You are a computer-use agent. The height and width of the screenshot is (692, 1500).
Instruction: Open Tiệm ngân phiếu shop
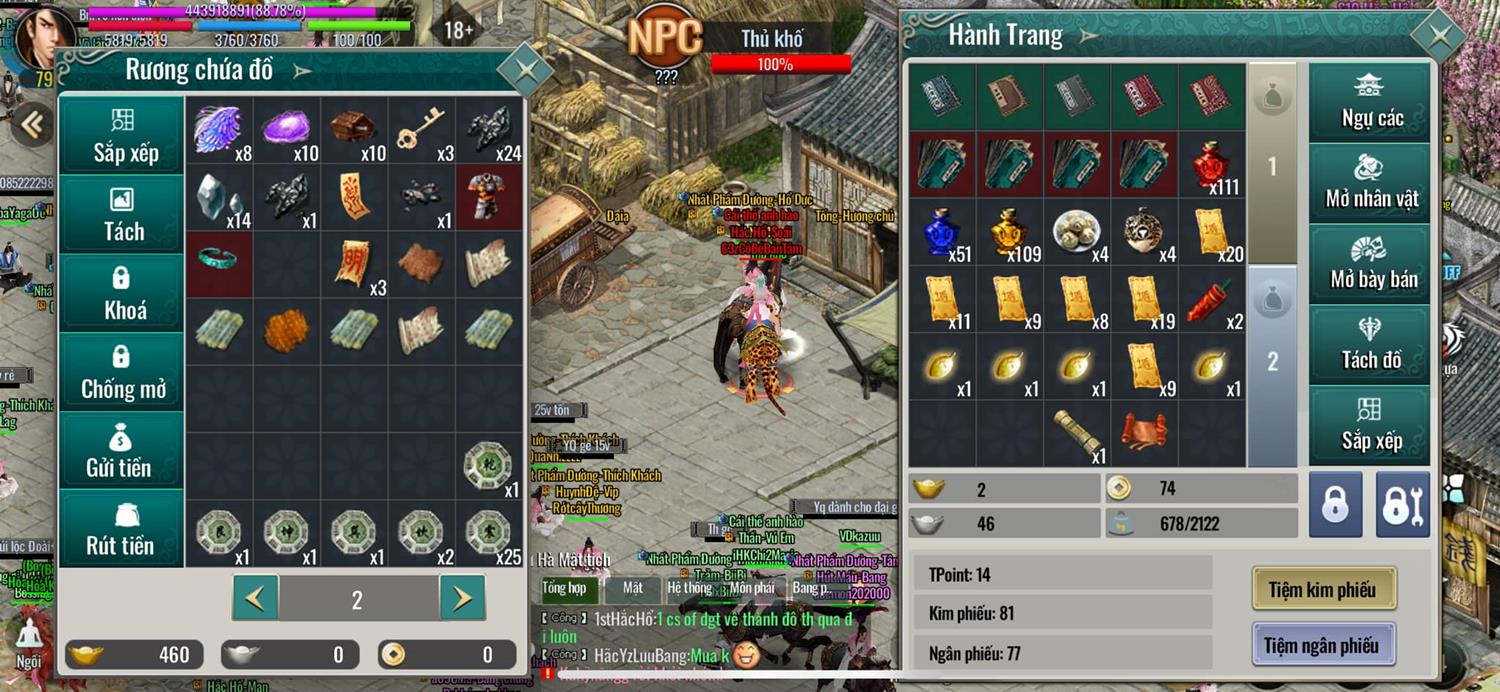click(1322, 645)
